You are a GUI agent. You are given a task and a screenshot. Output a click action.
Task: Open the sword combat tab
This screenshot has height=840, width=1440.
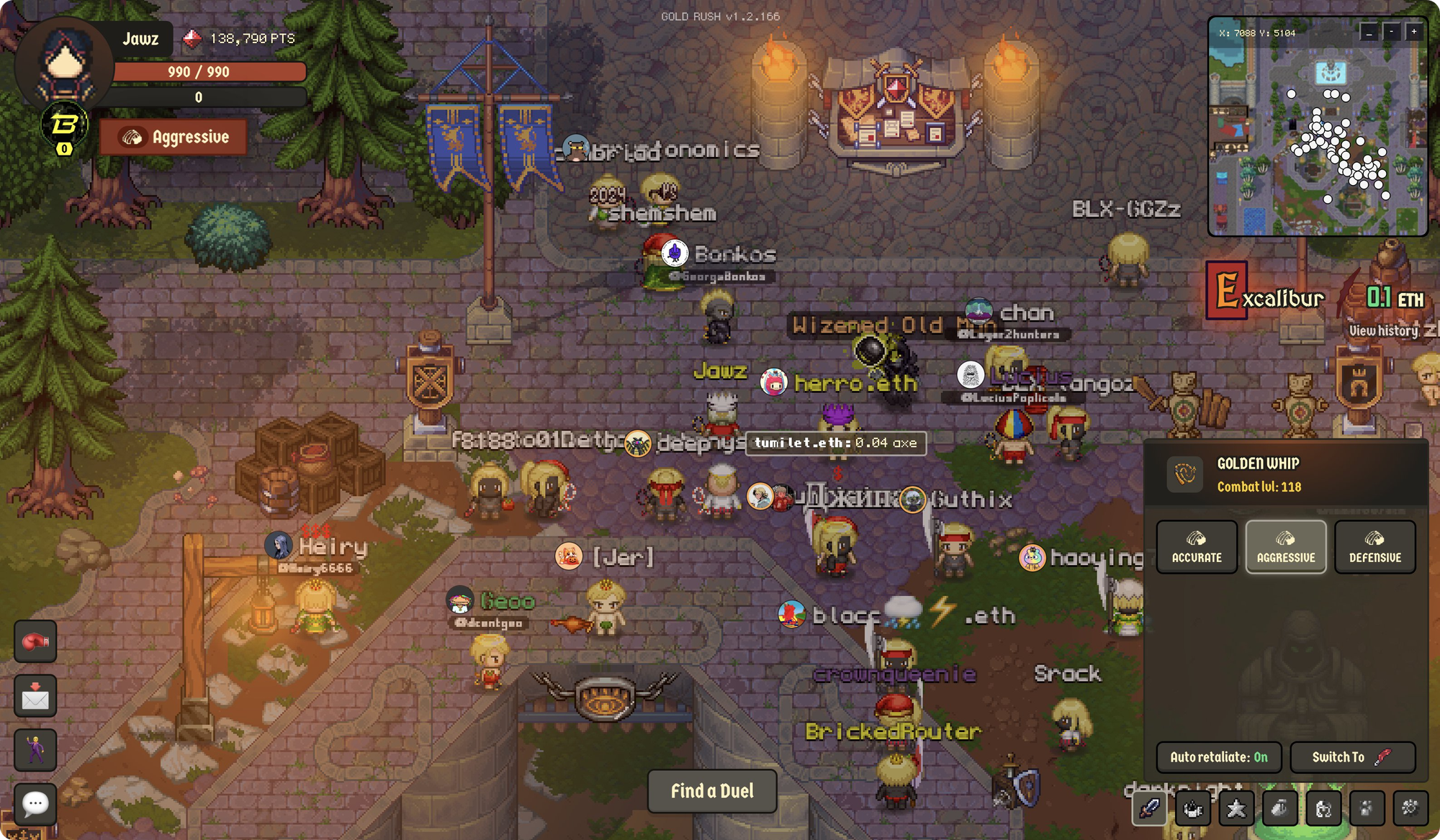(x=1149, y=808)
